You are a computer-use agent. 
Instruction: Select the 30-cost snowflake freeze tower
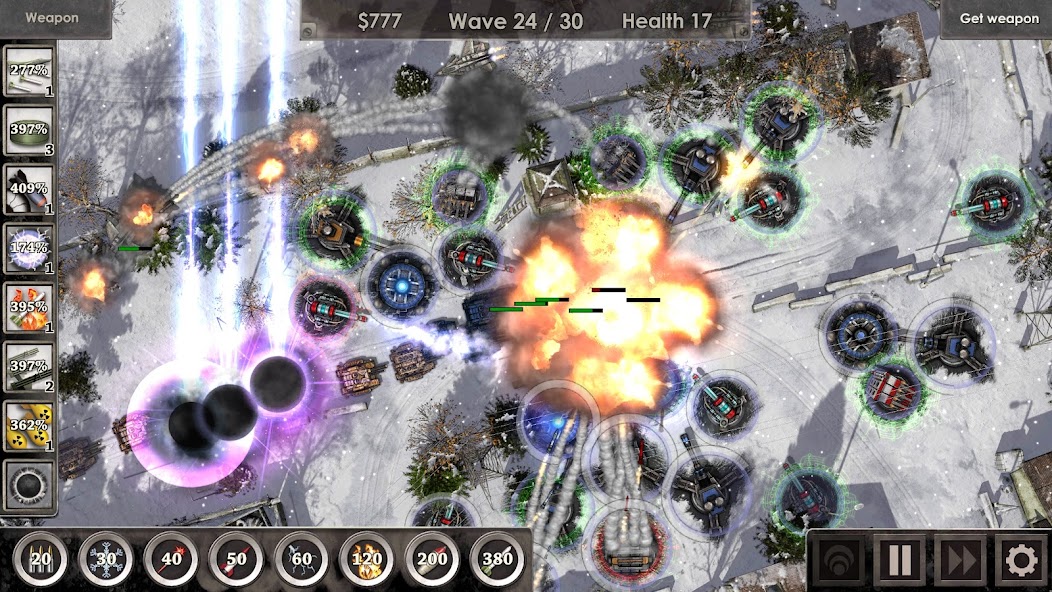point(106,559)
